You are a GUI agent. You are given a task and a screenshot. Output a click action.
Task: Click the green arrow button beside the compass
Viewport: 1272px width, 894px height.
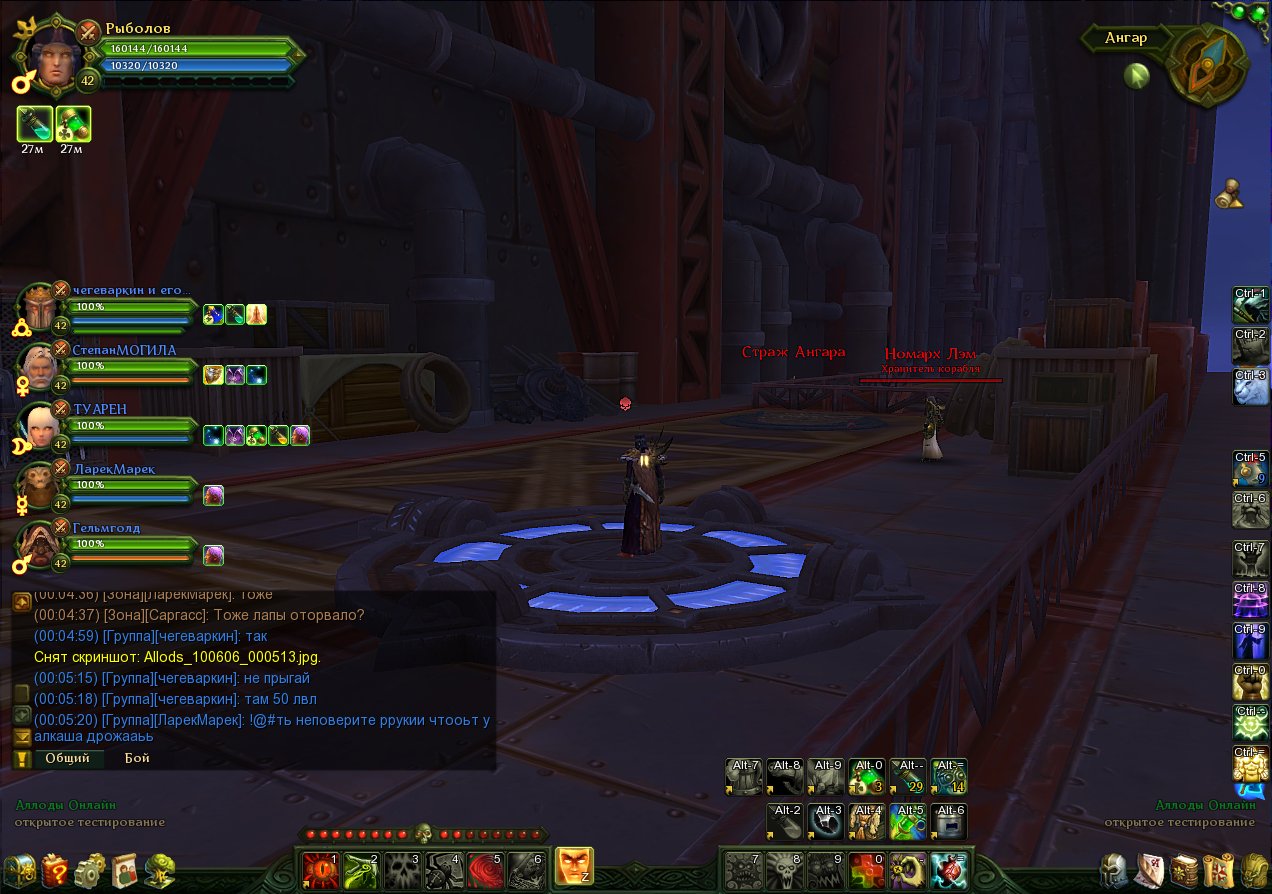1136,76
